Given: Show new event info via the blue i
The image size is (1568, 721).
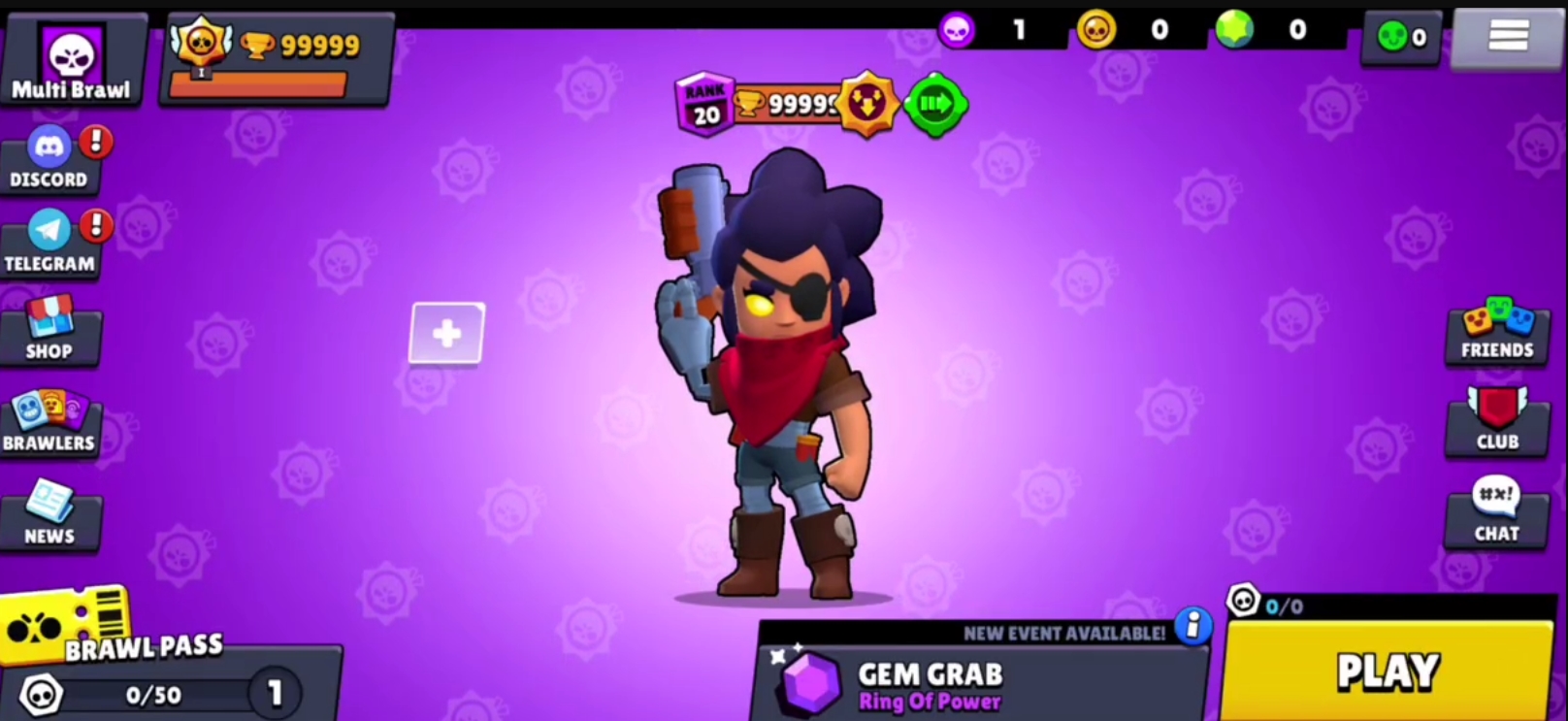Looking at the screenshot, I should [1193, 626].
